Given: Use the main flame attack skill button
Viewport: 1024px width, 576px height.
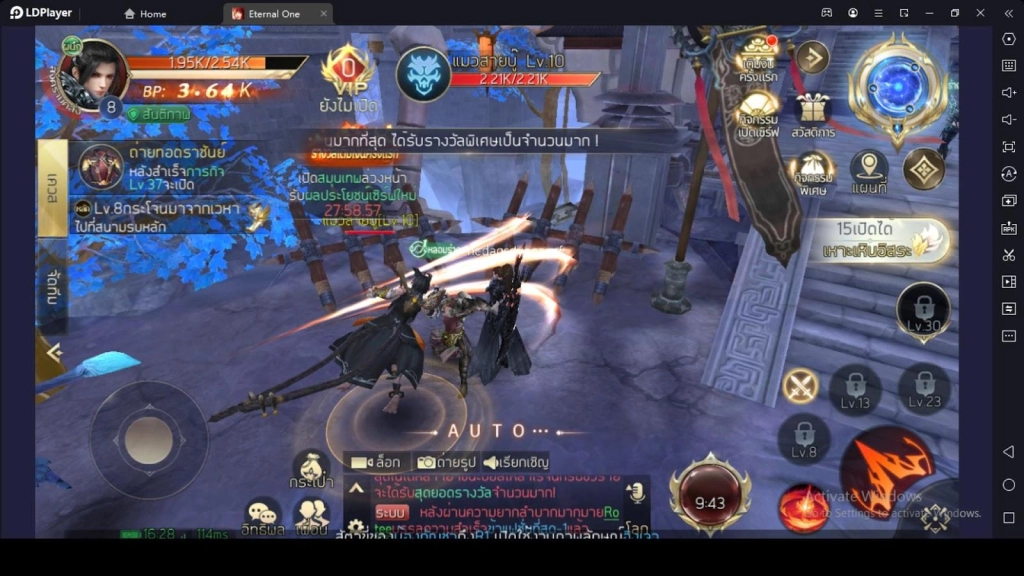Looking at the screenshot, I should pos(886,463).
